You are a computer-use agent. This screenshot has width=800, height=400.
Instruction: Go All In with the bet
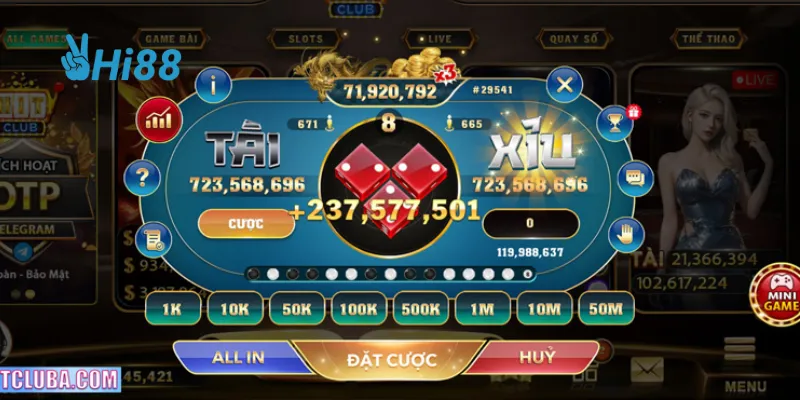pos(237,357)
